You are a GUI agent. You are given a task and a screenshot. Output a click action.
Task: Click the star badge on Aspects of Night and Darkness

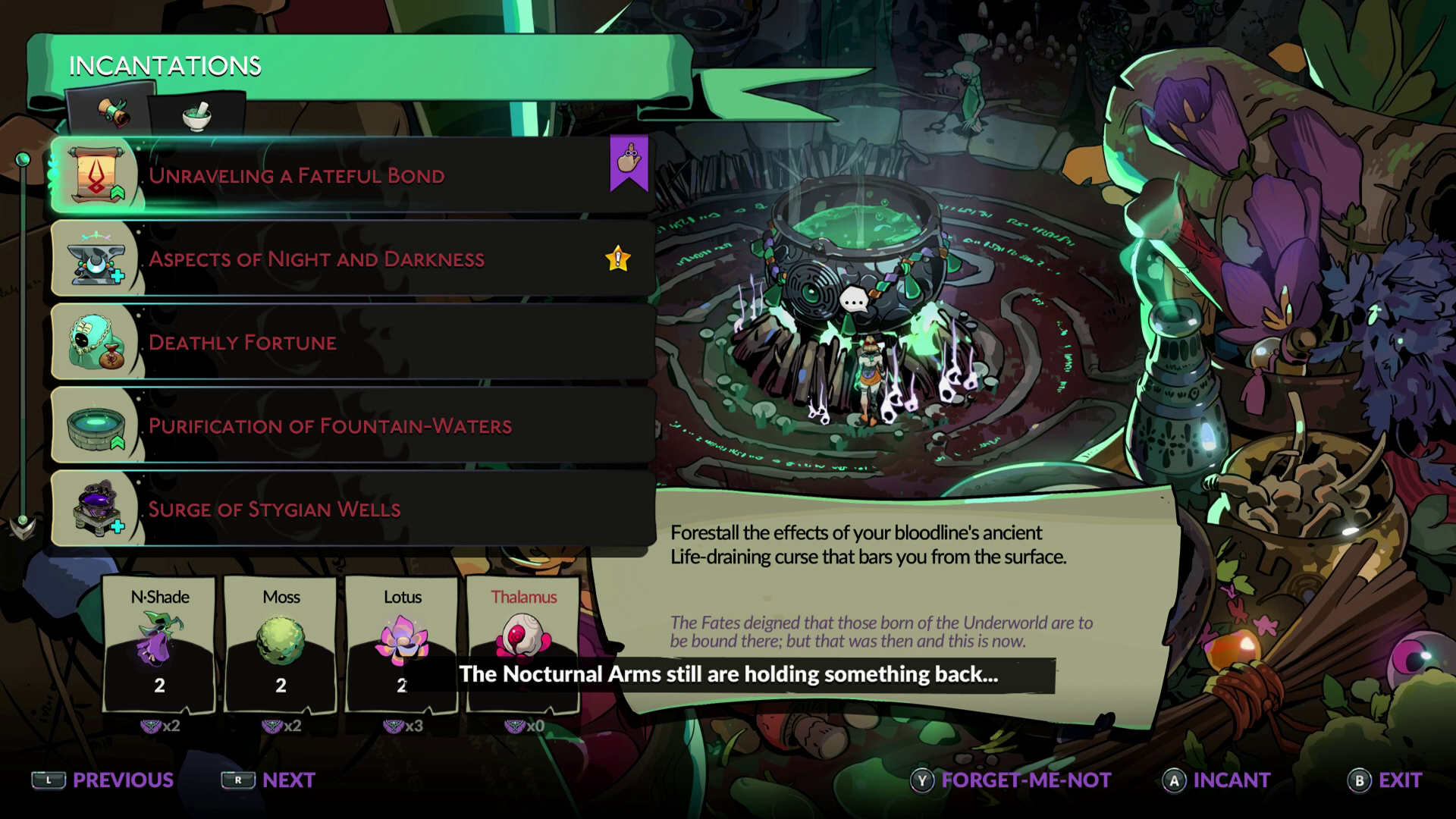[619, 258]
